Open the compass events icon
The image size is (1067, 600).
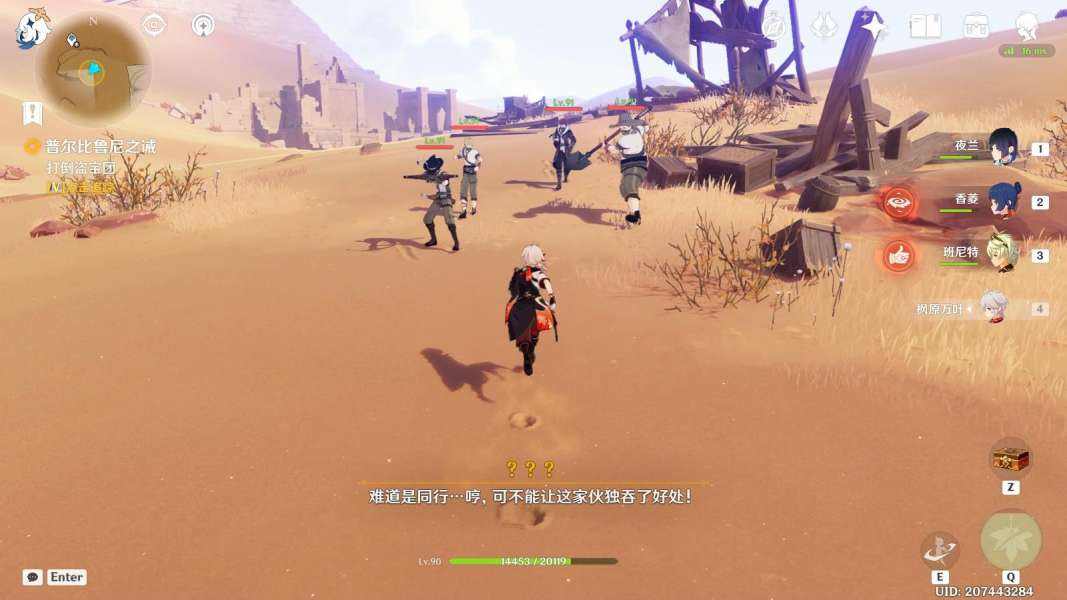tap(774, 26)
